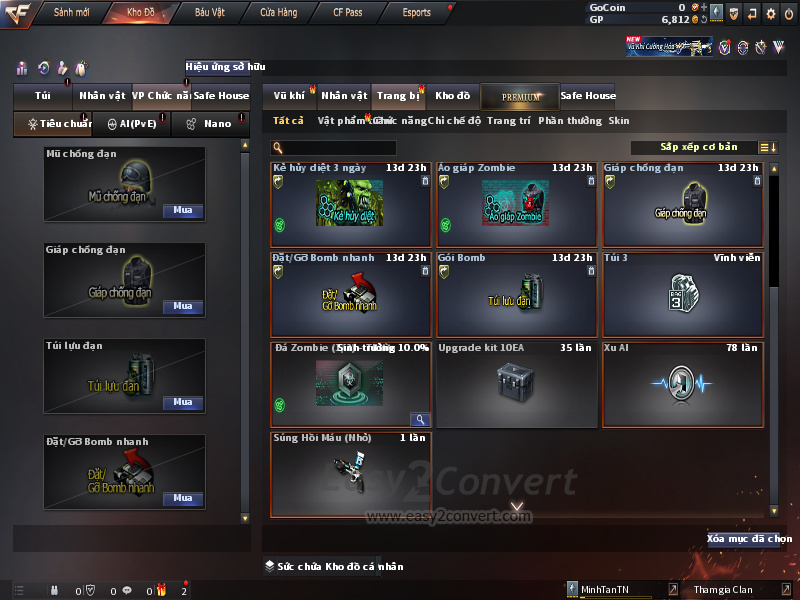
Task: Open the Sắp xếp cơ bản sort dropdown
Action: [x=698, y=147]
